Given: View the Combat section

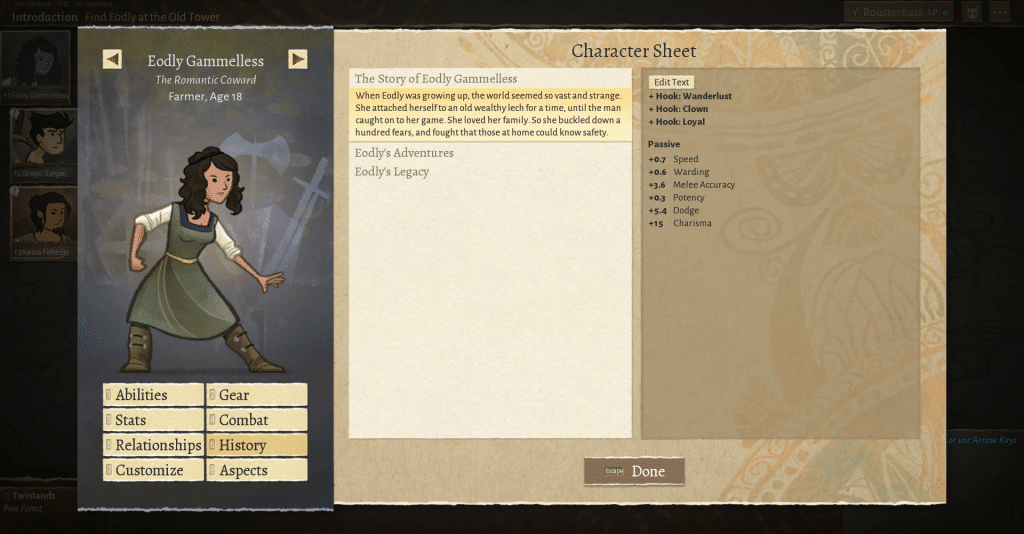Looking at the screenshot, I should pyautogui.click(x=257, y=420).
